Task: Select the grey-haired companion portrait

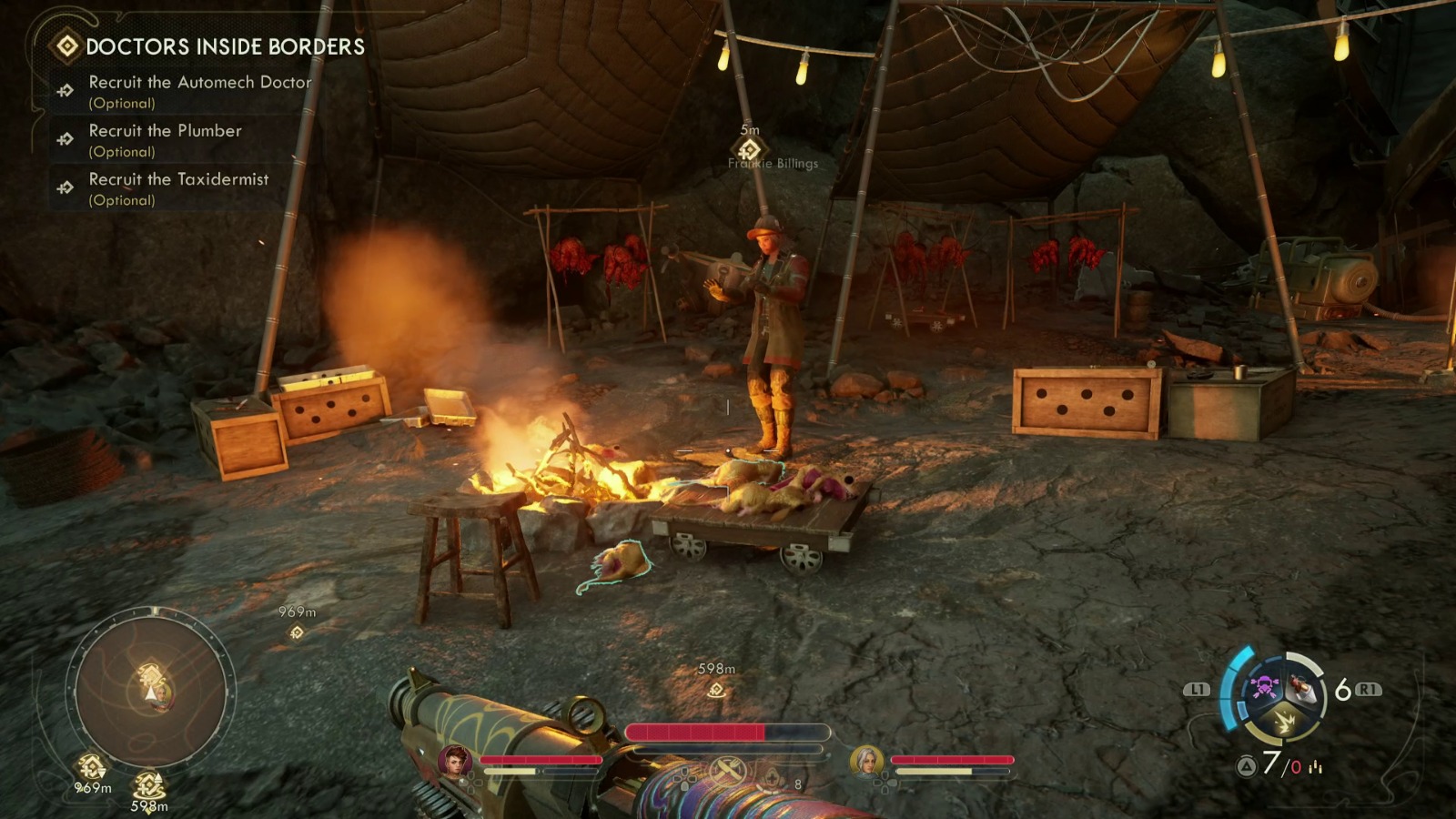Action: coord(865,761)
